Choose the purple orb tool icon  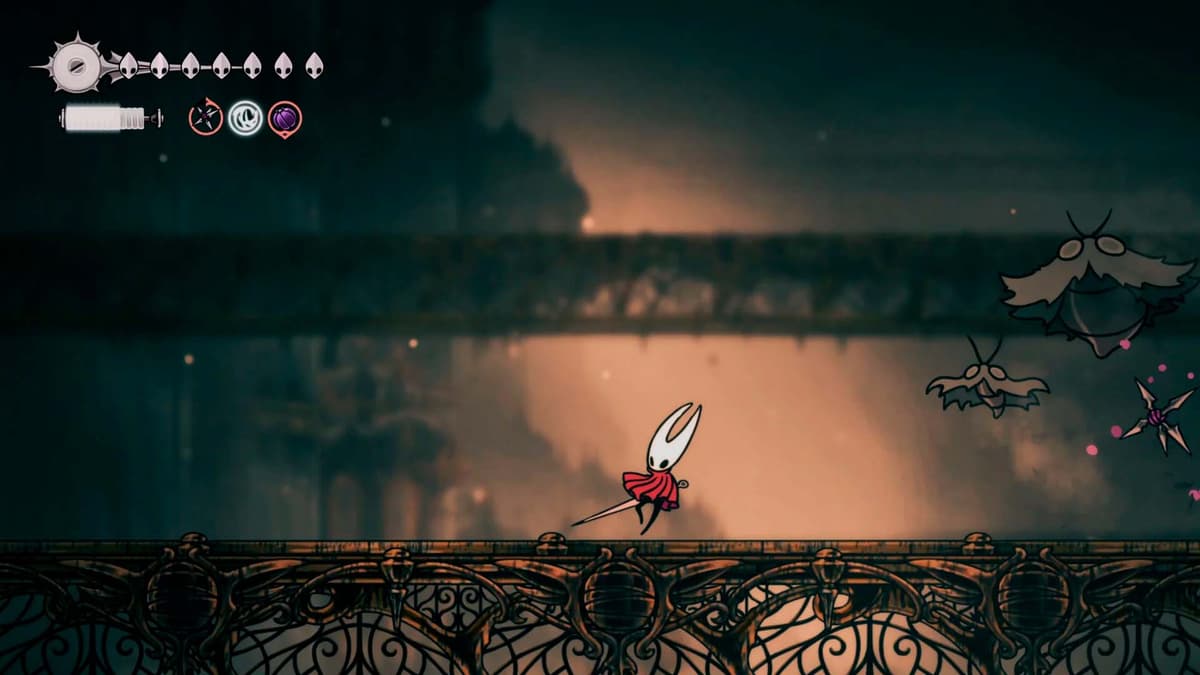click(285, 119)
